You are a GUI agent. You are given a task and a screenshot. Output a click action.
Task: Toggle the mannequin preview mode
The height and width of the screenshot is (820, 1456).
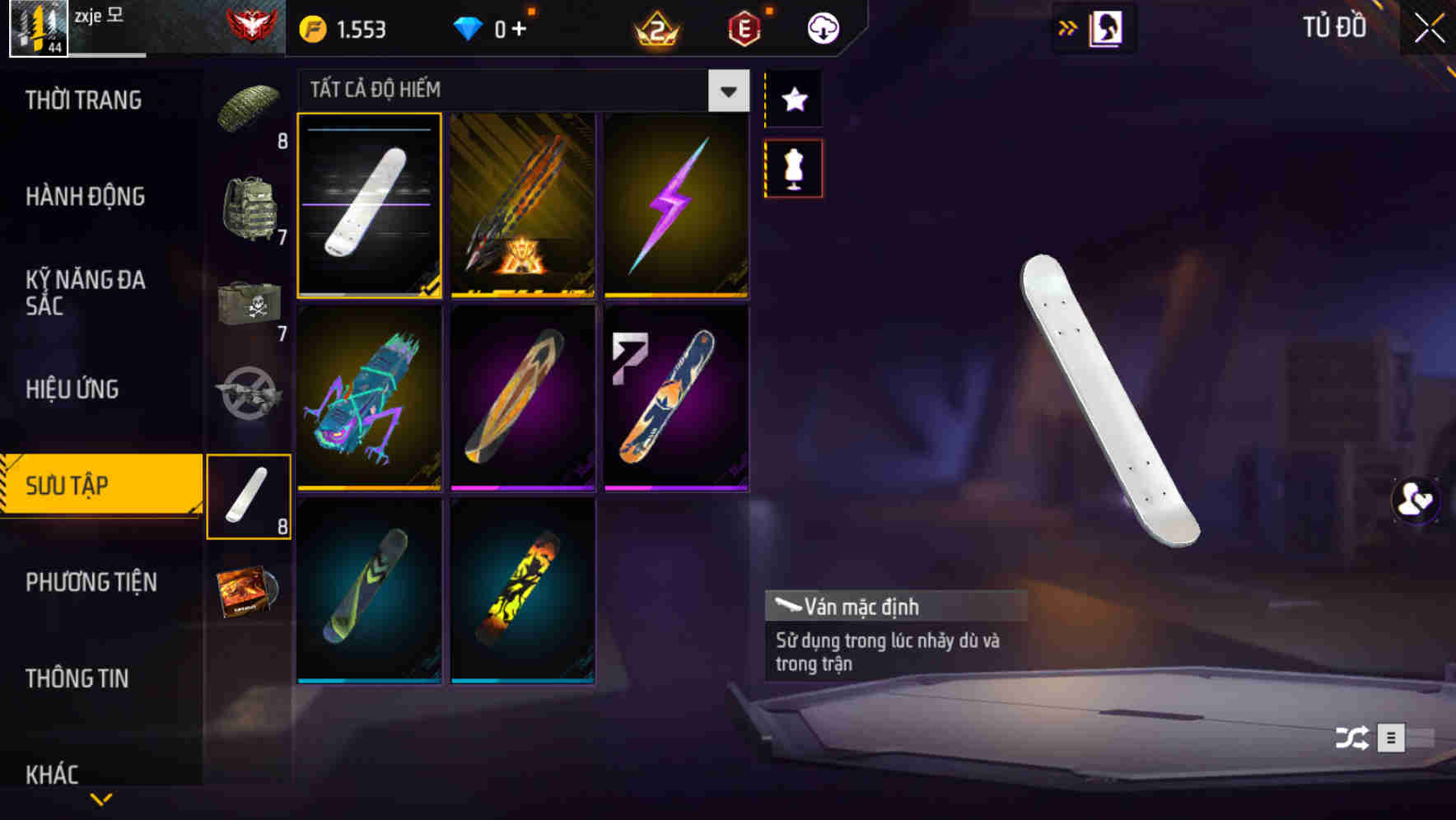pos(793,167)
